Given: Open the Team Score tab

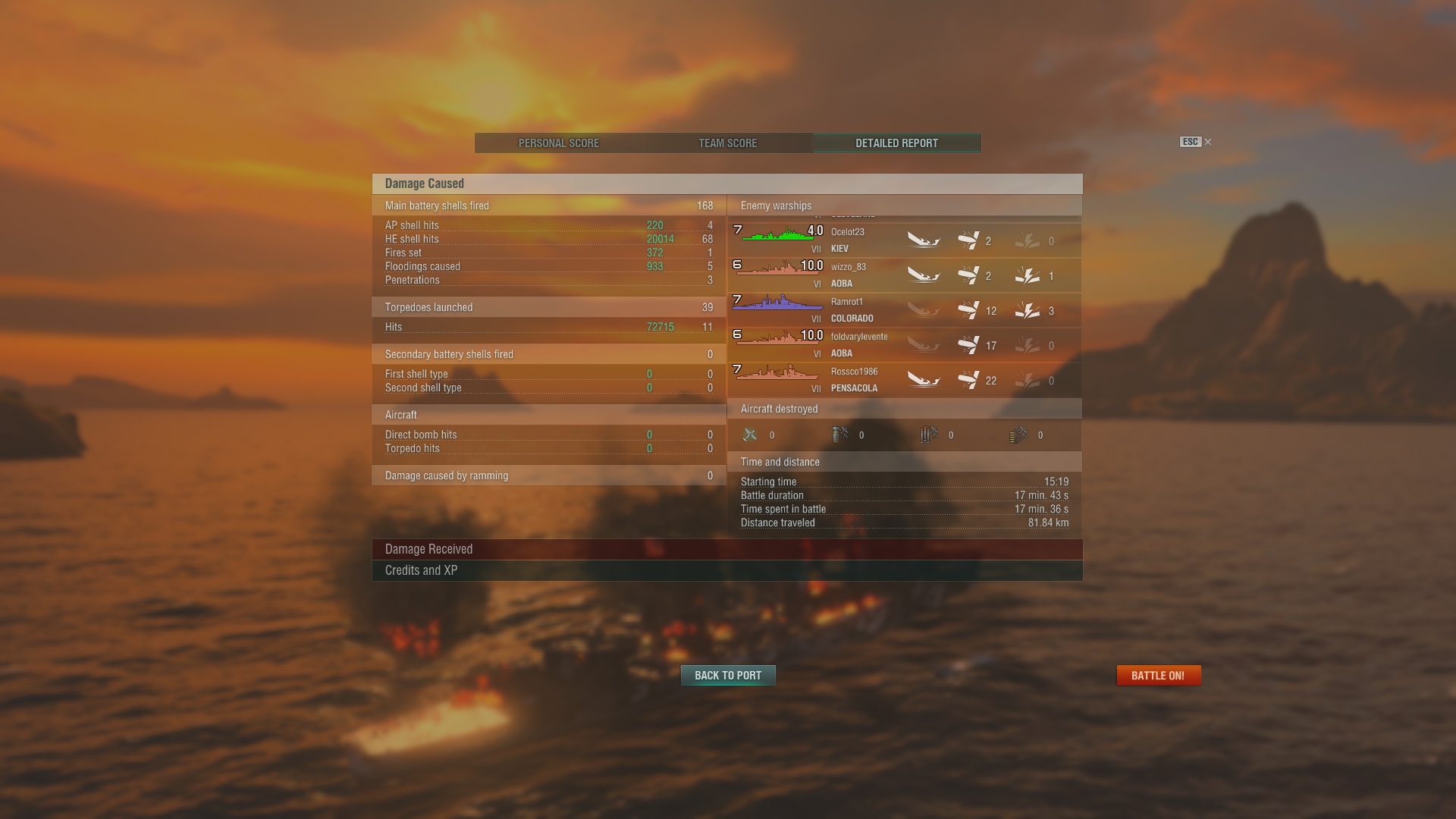Looking at the screenshot, I should 727,143.
